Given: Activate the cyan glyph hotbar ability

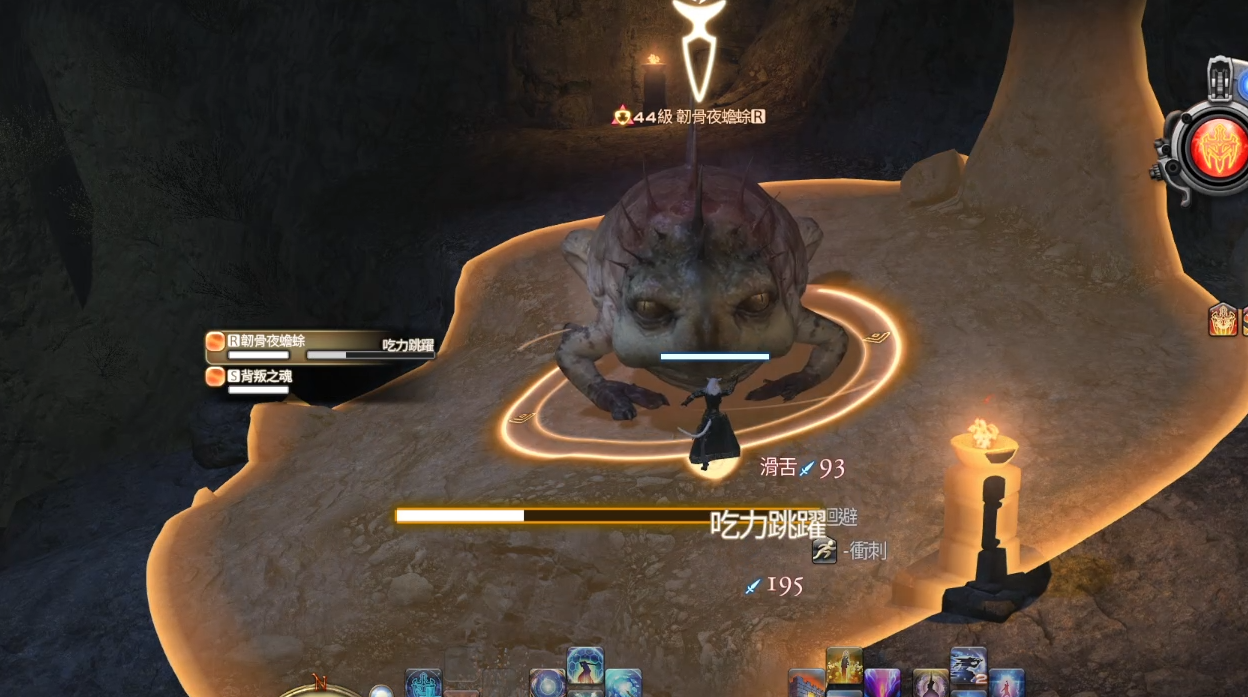Looking at the screenshot, I should click(x=424, y=684).
